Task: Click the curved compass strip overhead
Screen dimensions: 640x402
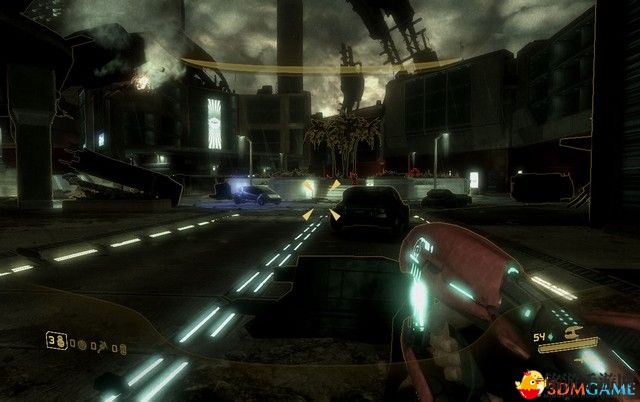Action: [319, 68]
